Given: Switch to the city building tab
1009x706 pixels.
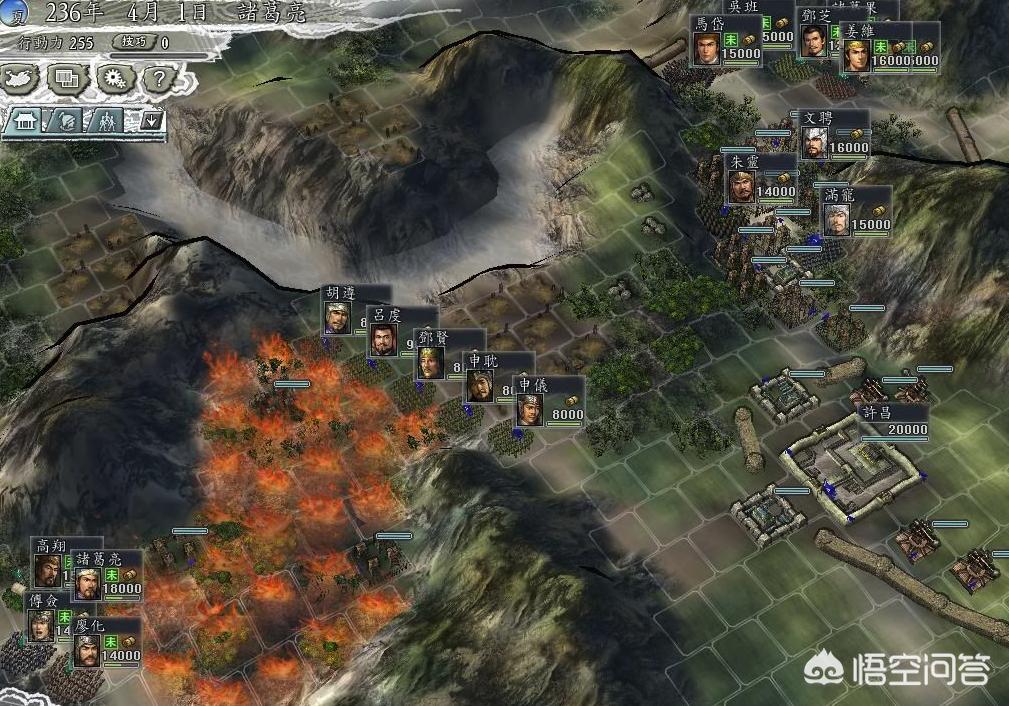Looking at the screenshot, I should pyautogui.click(x=23, y=121).
